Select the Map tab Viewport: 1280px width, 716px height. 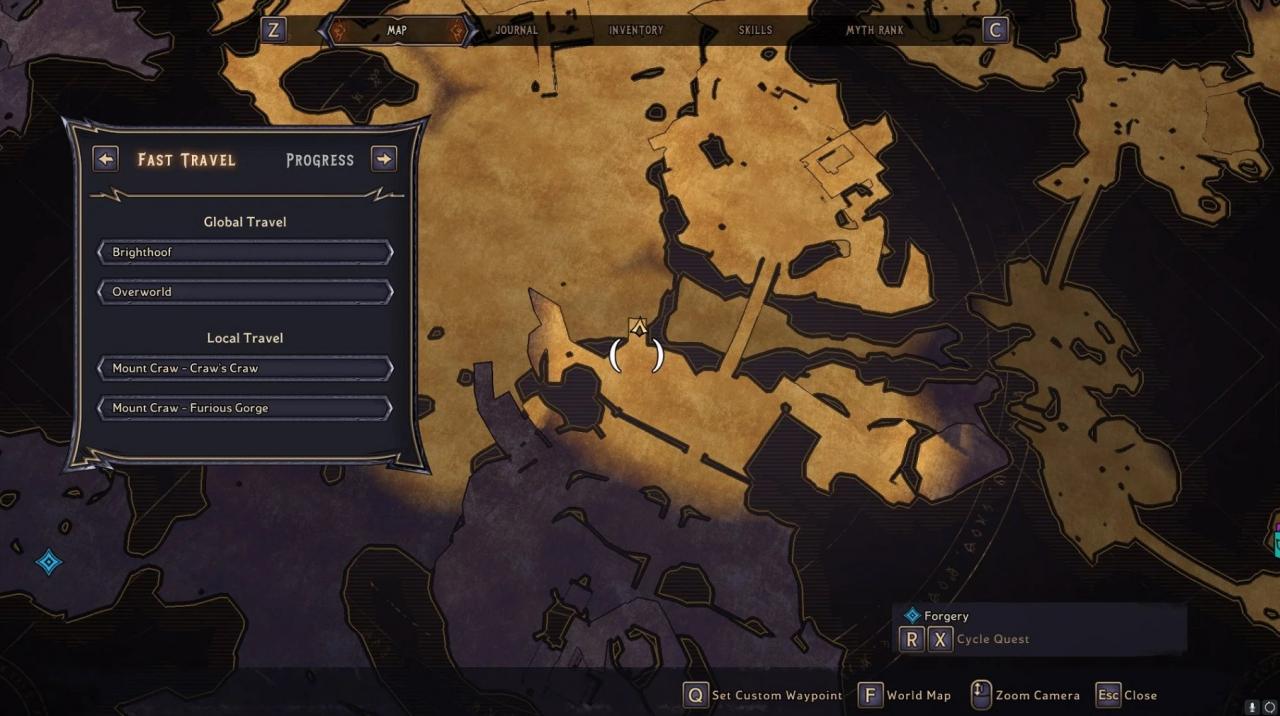coord(397,30)
